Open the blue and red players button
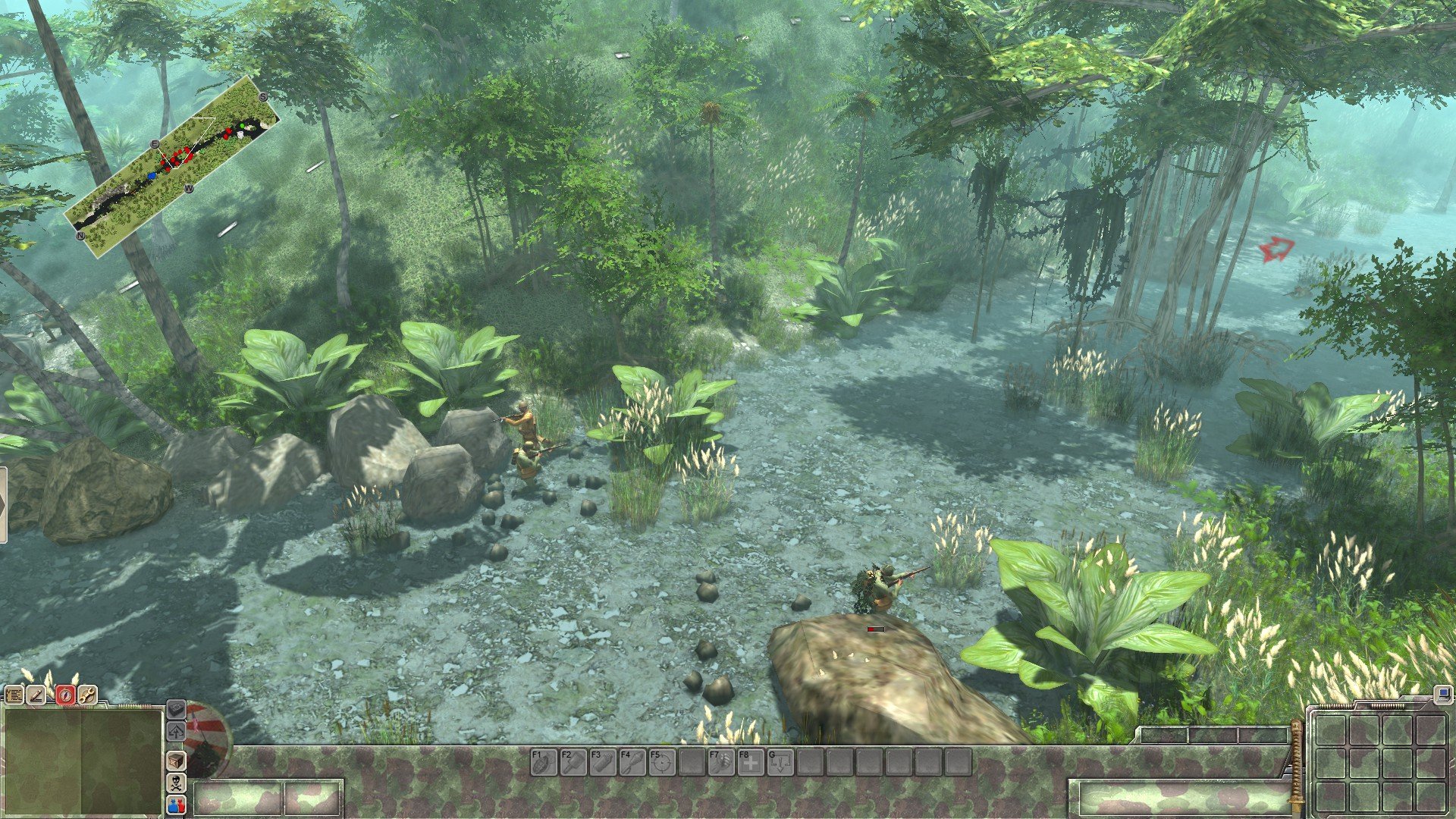 pos(176,805)
